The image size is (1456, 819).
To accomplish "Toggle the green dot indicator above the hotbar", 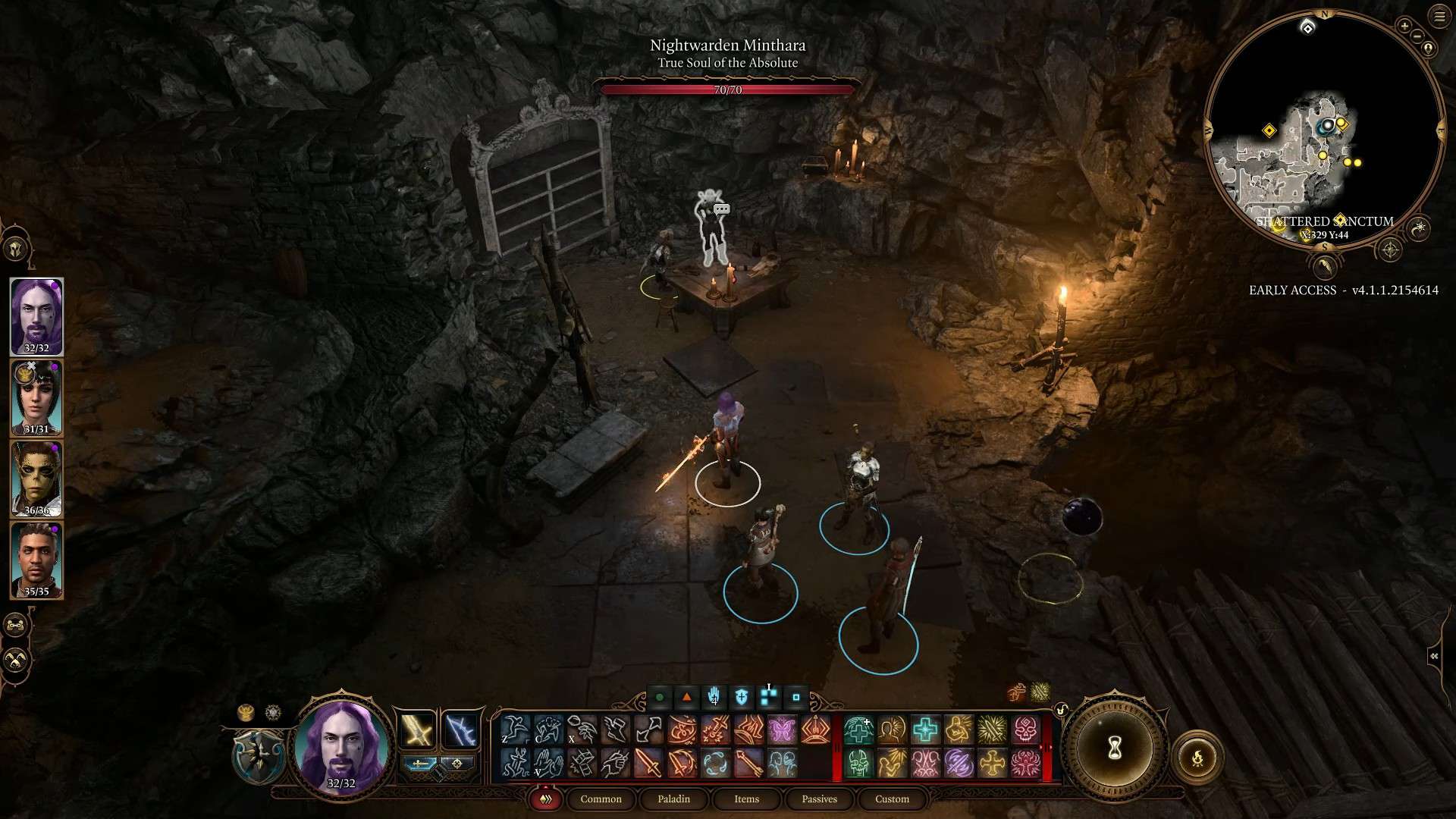I will pyautogui.click(x=660, y=697).
